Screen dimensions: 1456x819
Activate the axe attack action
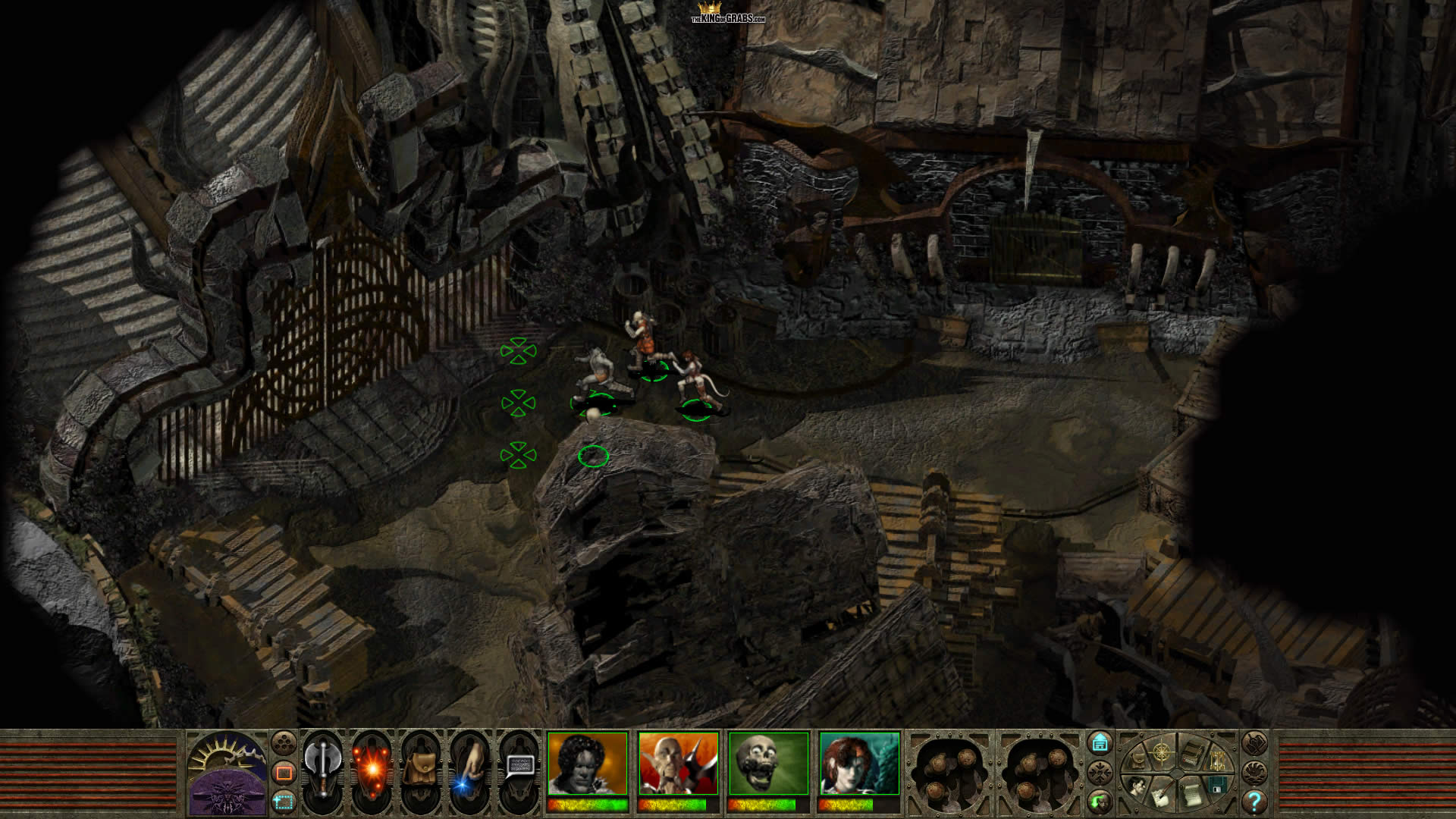(322, 767)
